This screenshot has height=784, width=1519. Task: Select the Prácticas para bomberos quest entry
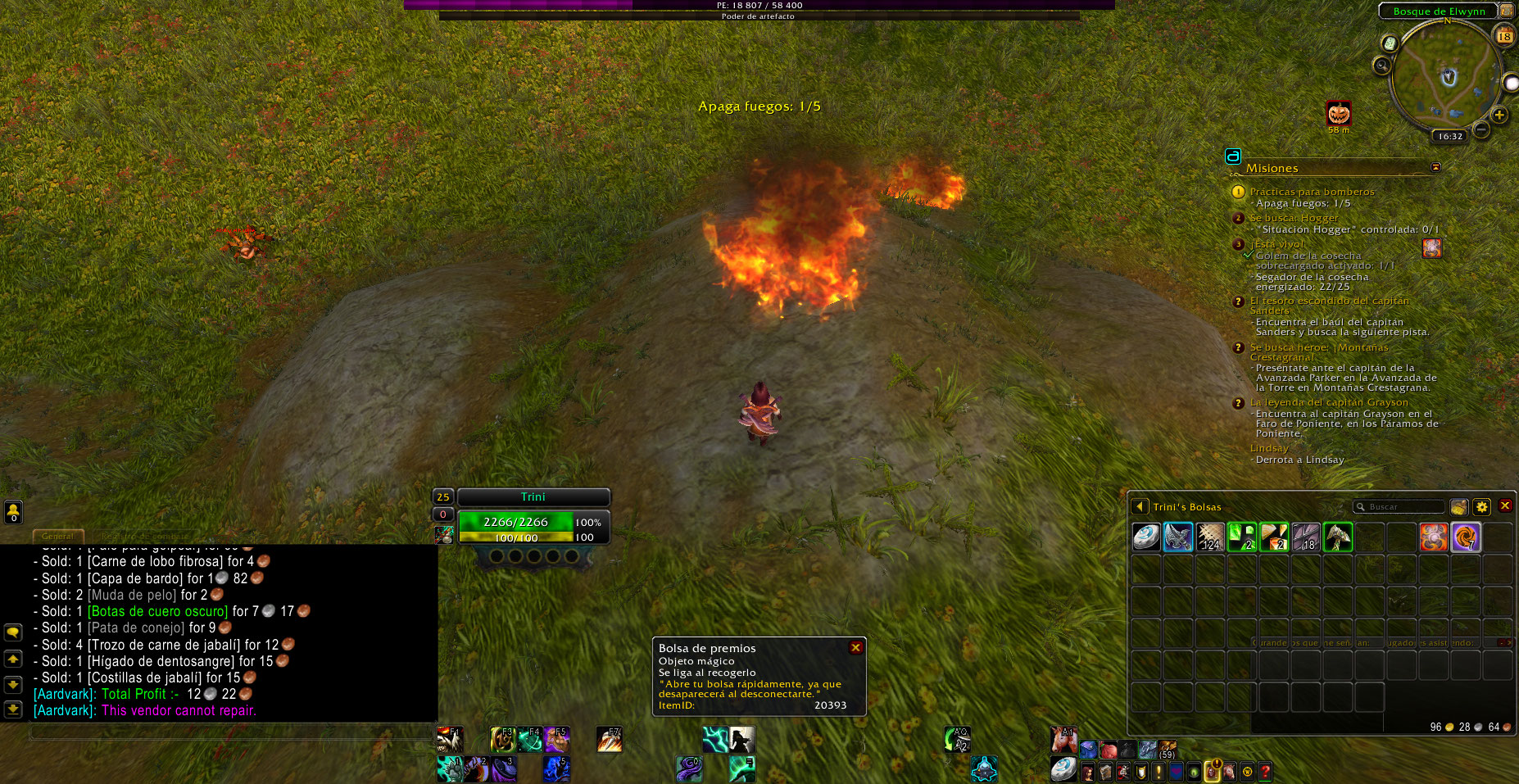1312,192
